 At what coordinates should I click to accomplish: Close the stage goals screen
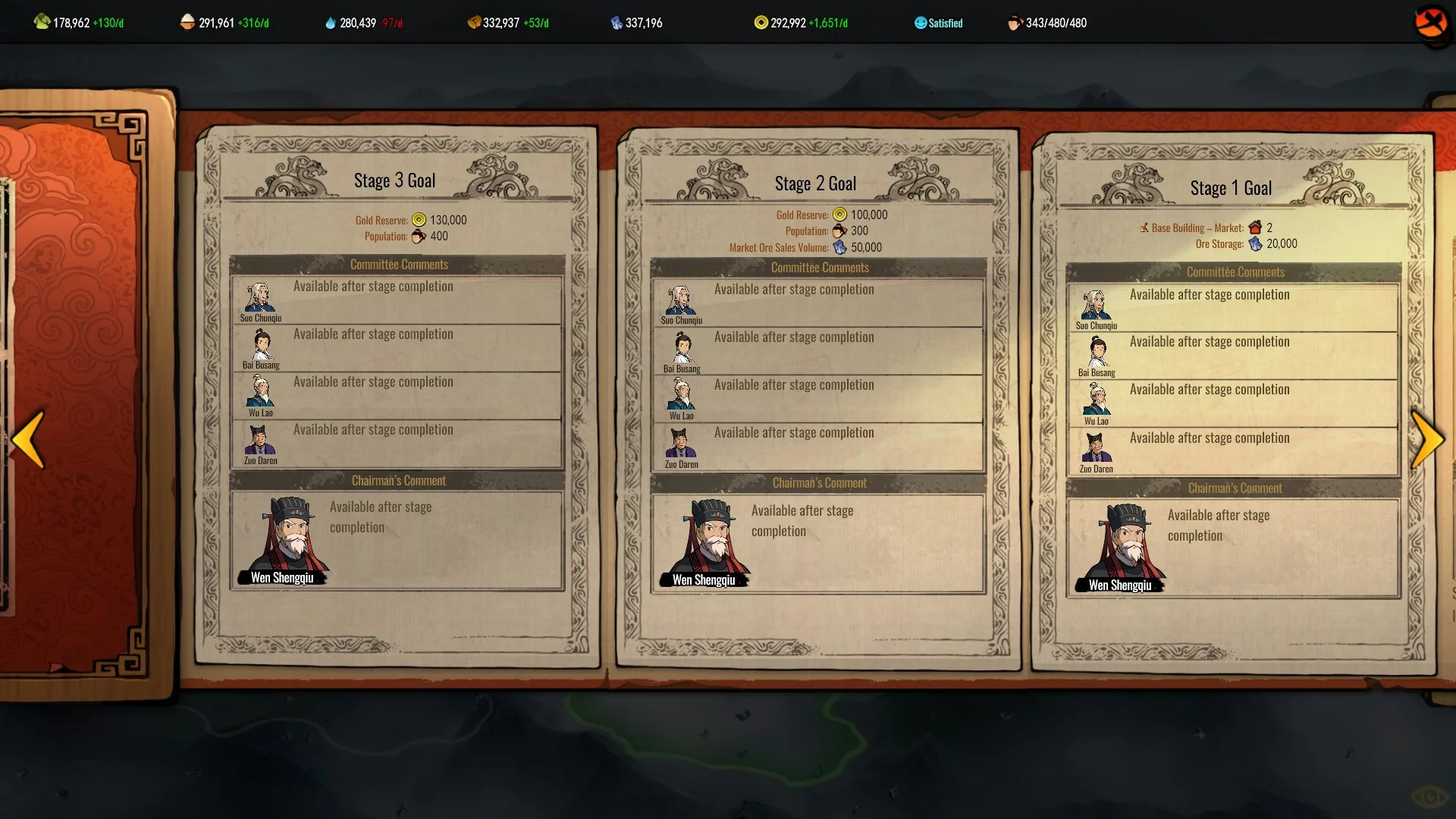1431,23
